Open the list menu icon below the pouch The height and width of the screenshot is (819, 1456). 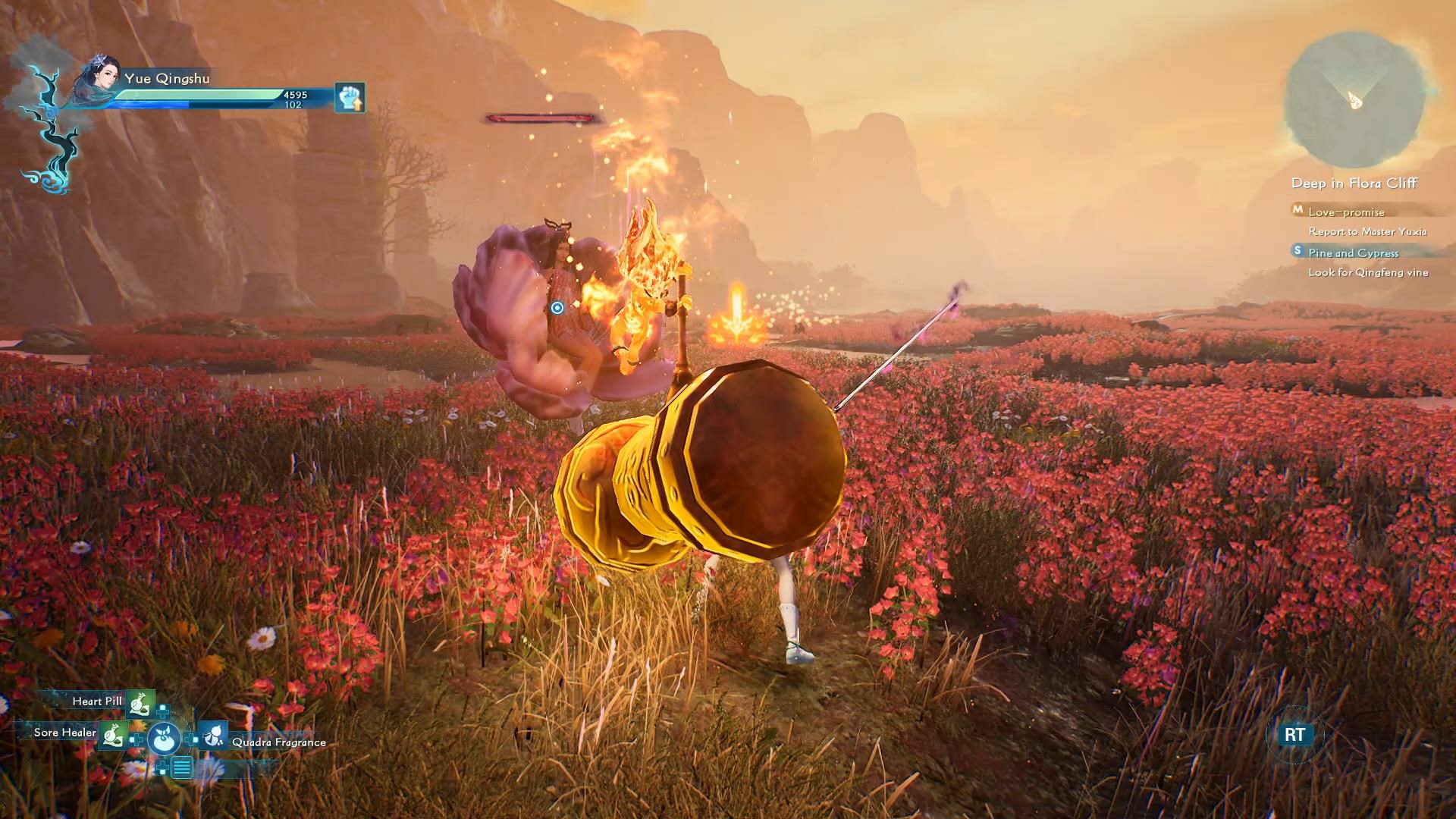coord(181,768)
